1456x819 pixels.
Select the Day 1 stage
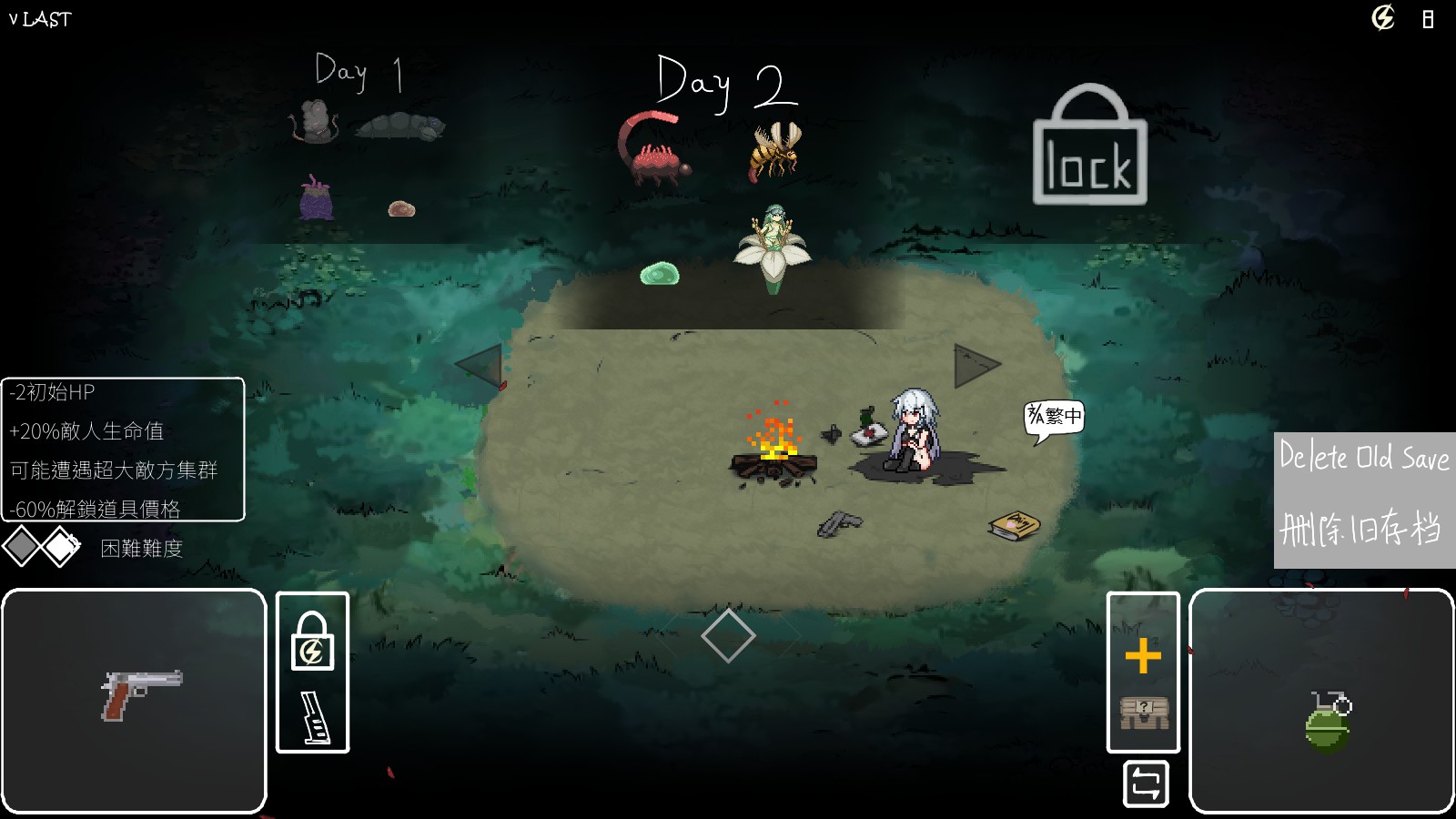pyautogui.click(x=359, y=73)
